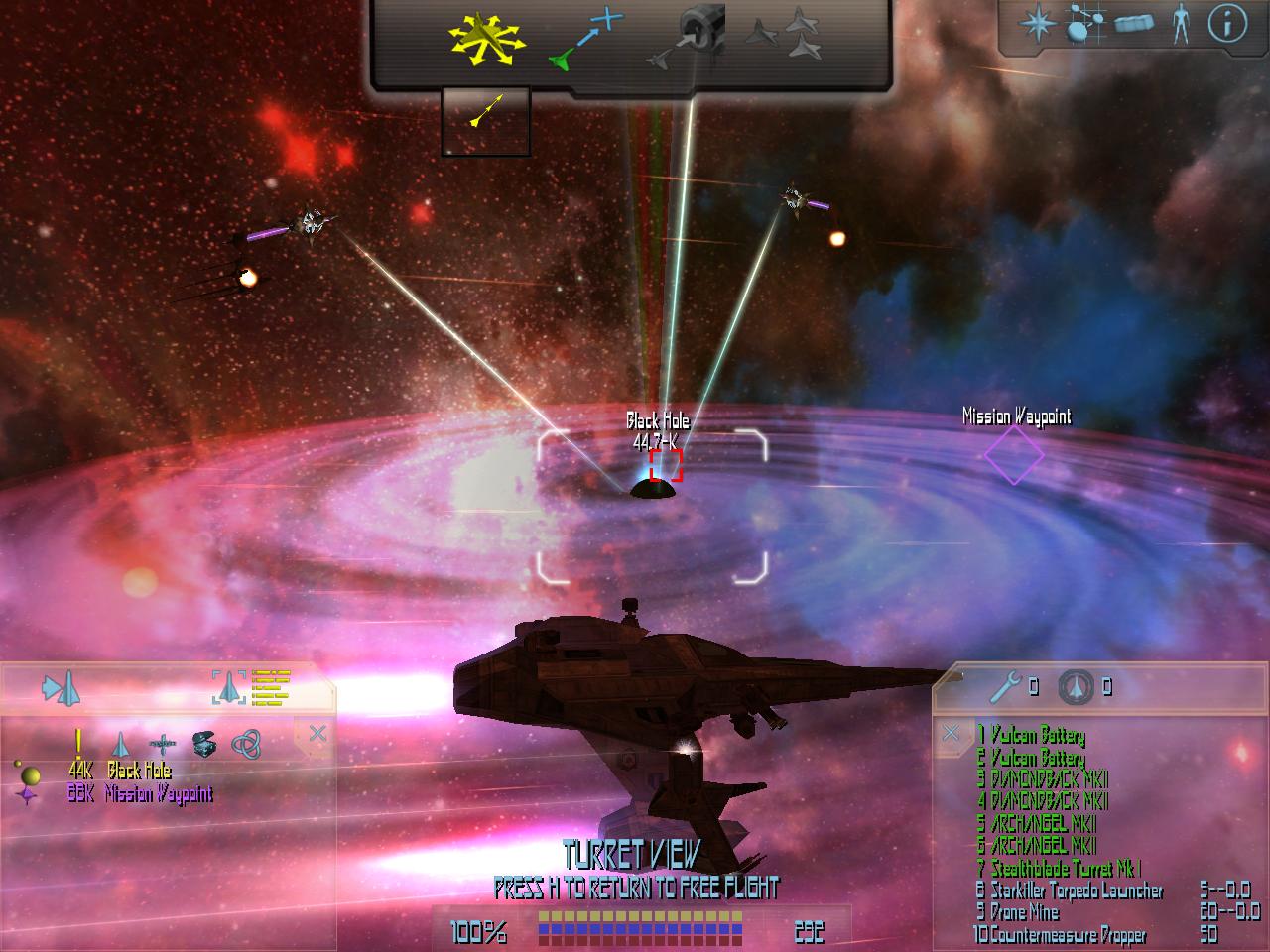Select the Starkiller Torpedo Launcher weapon
Image resolution: width=1270 pixels, height=952 pixels.
tap(1070, 892)
